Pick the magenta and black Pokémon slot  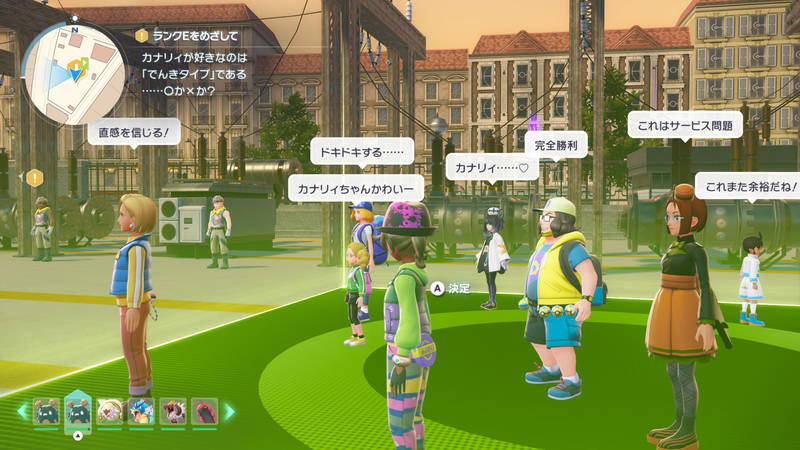(204, 411)
